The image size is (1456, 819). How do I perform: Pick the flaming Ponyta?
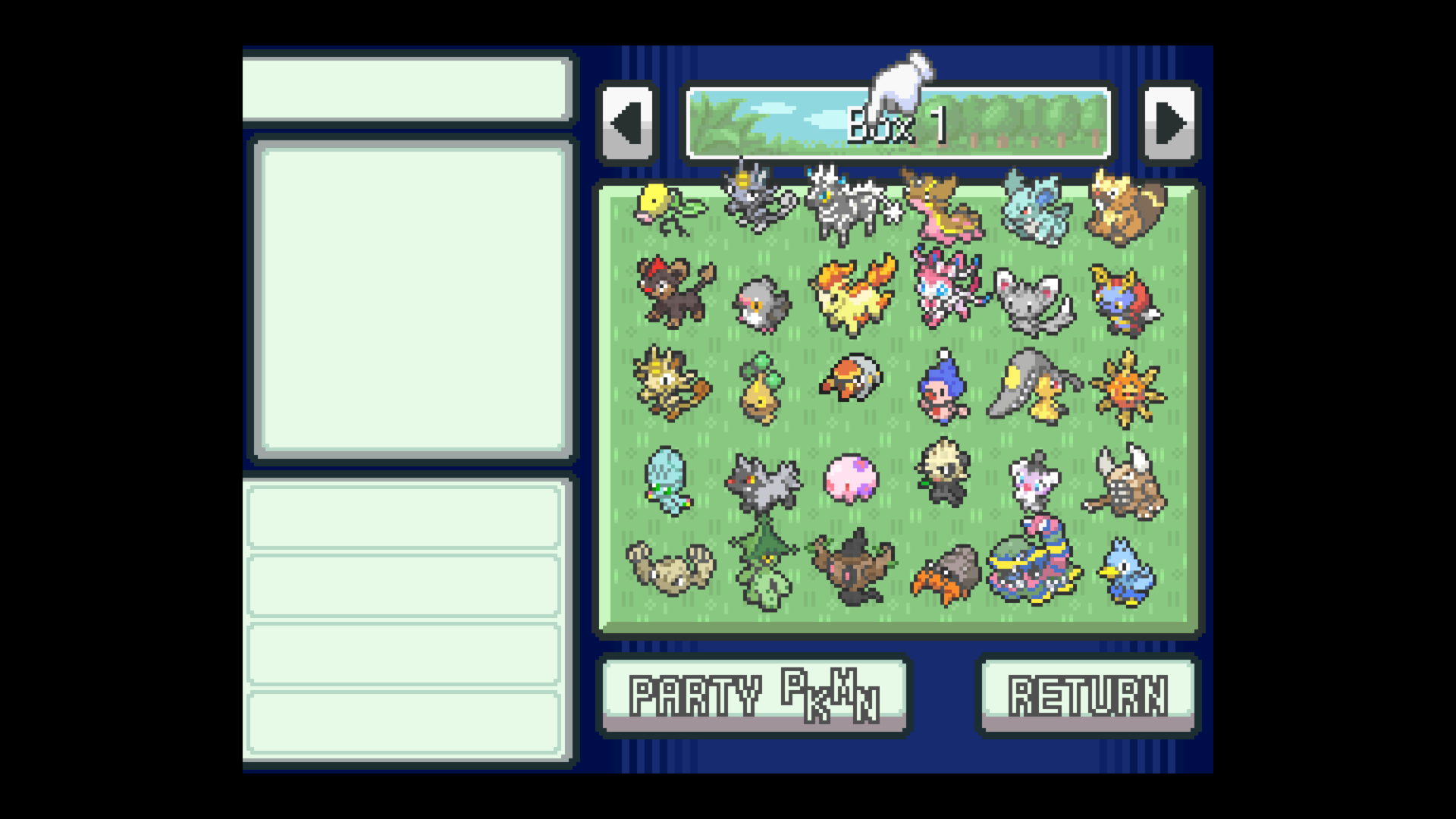[852, 296]
